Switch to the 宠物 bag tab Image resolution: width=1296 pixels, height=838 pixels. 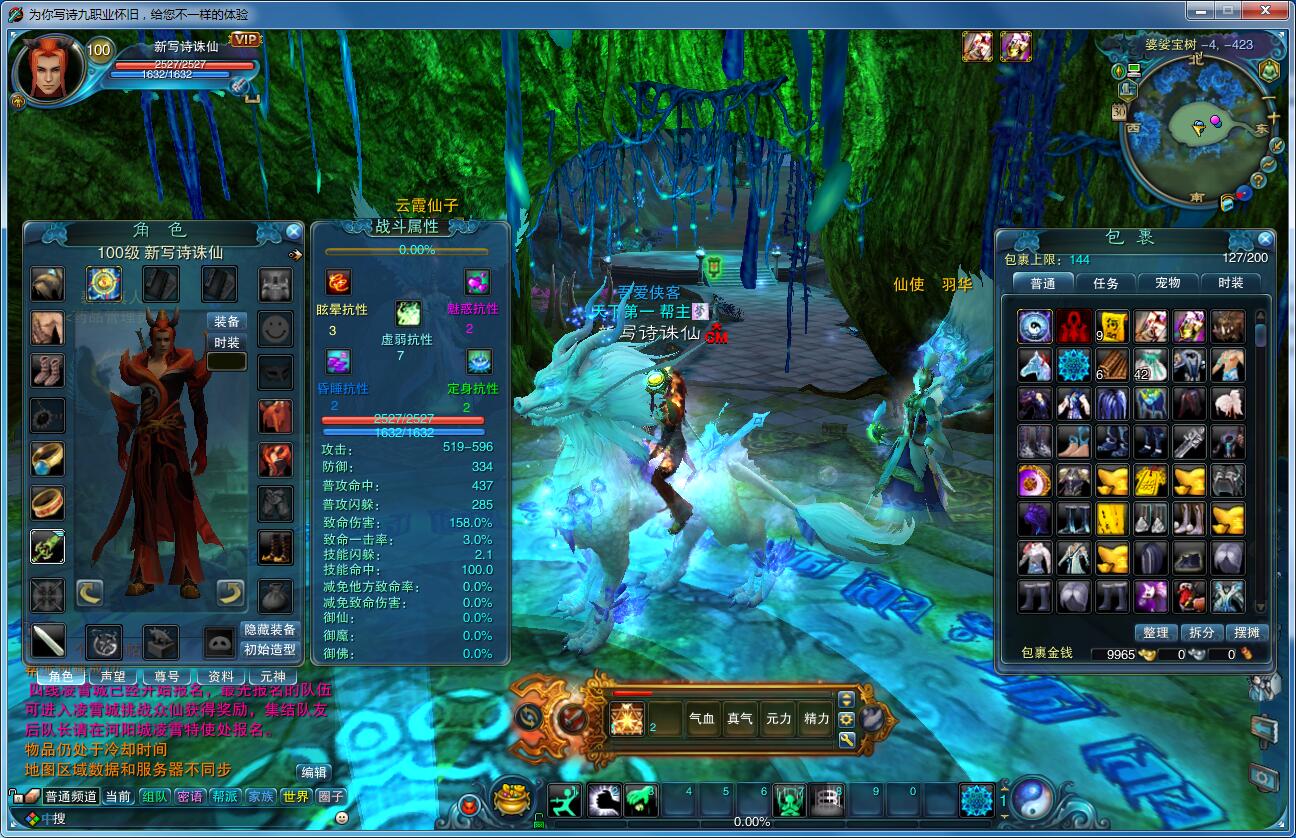(1168, 283)
